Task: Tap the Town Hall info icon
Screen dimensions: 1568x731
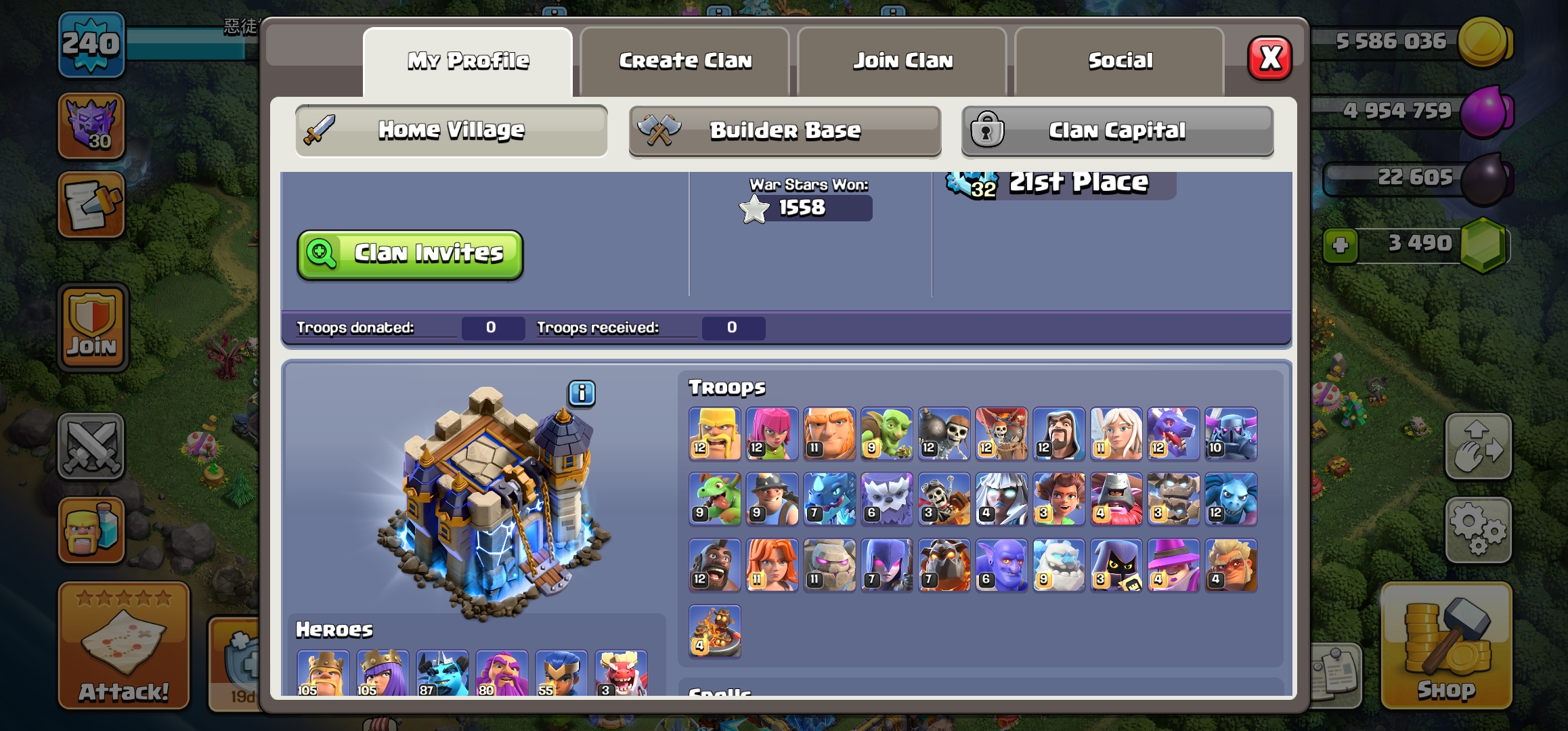Action: point(582,393)
